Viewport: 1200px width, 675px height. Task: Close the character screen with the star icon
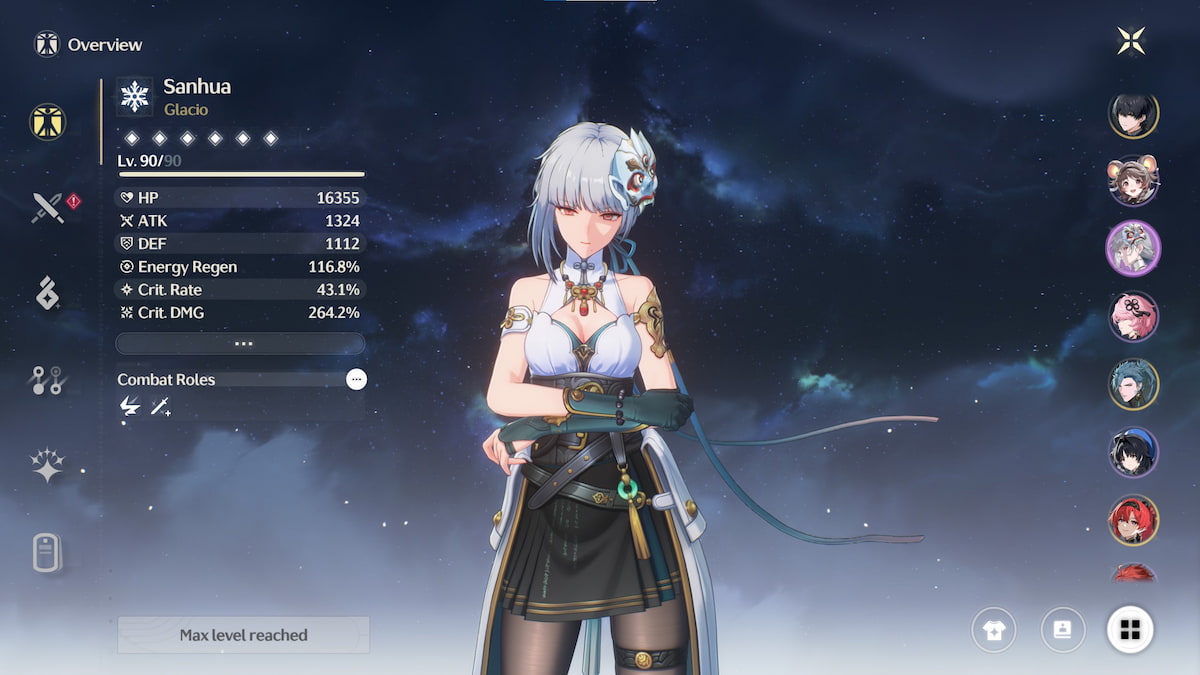[x=1131, y=41]
